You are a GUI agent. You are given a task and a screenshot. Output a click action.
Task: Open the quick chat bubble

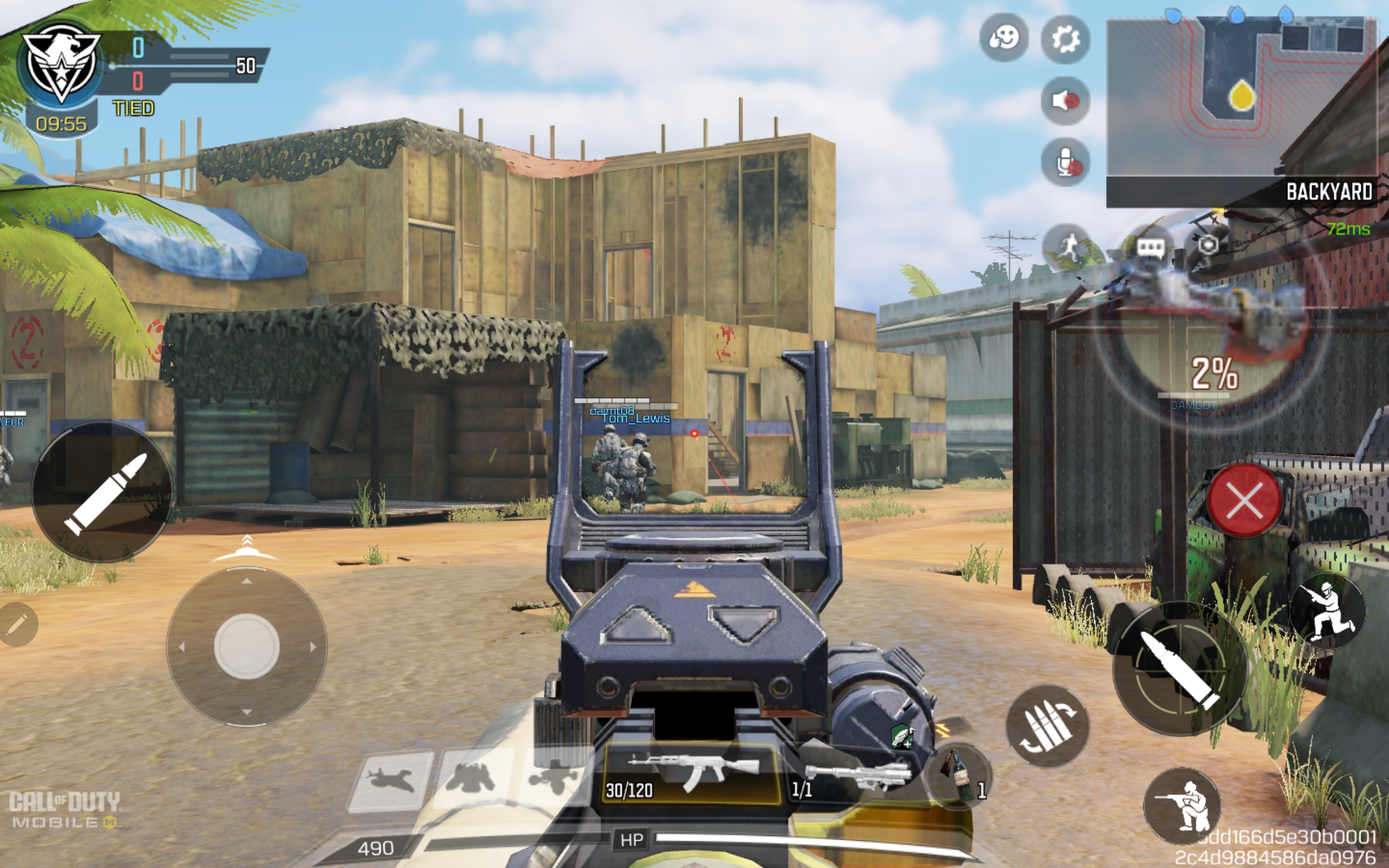pos(1150,247)
